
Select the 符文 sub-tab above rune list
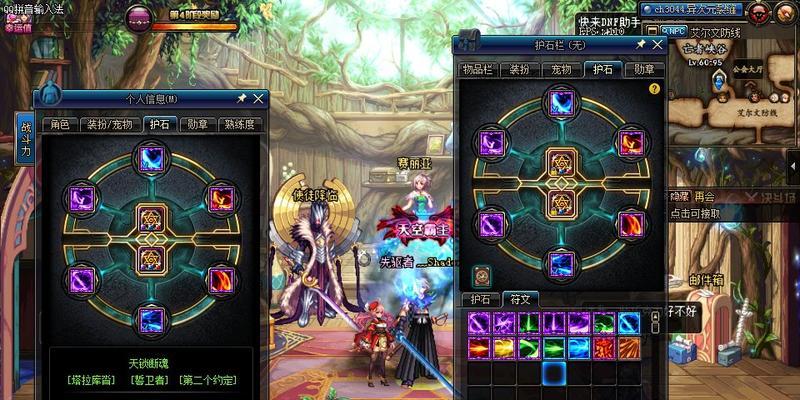(x=520, y=298)
